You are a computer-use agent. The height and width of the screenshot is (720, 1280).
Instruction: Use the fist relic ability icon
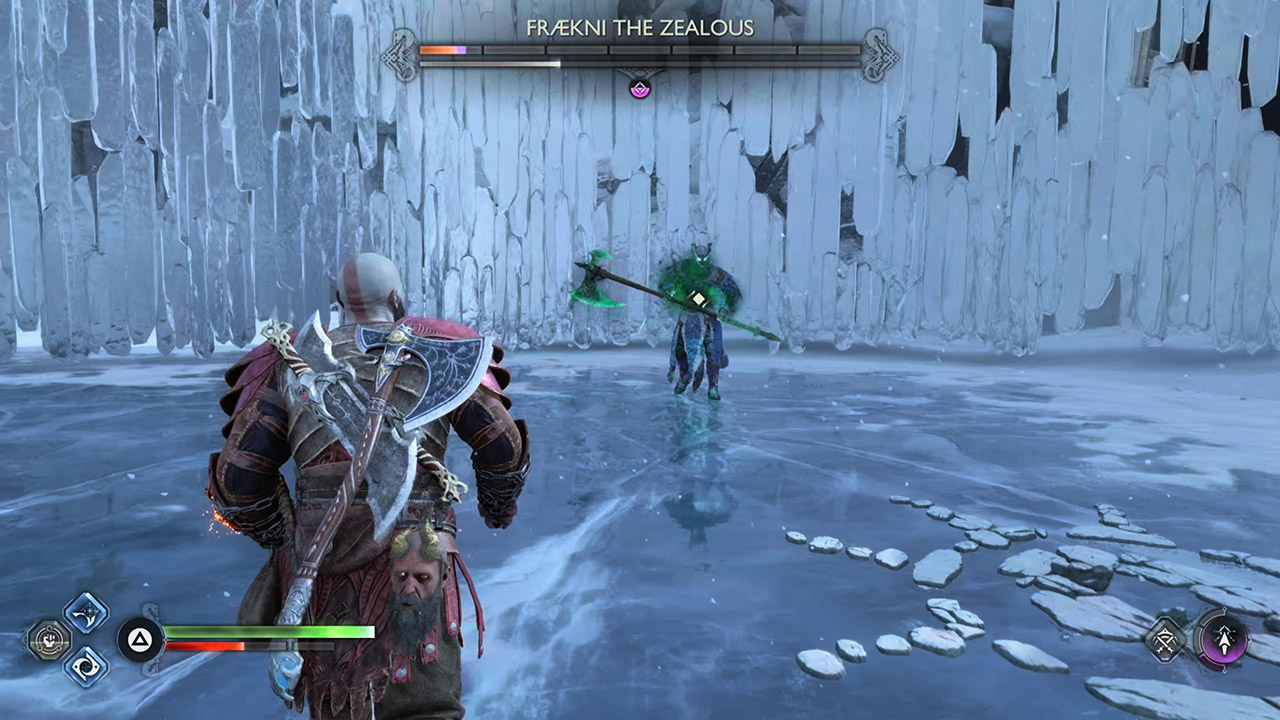(x=46, y=639)
